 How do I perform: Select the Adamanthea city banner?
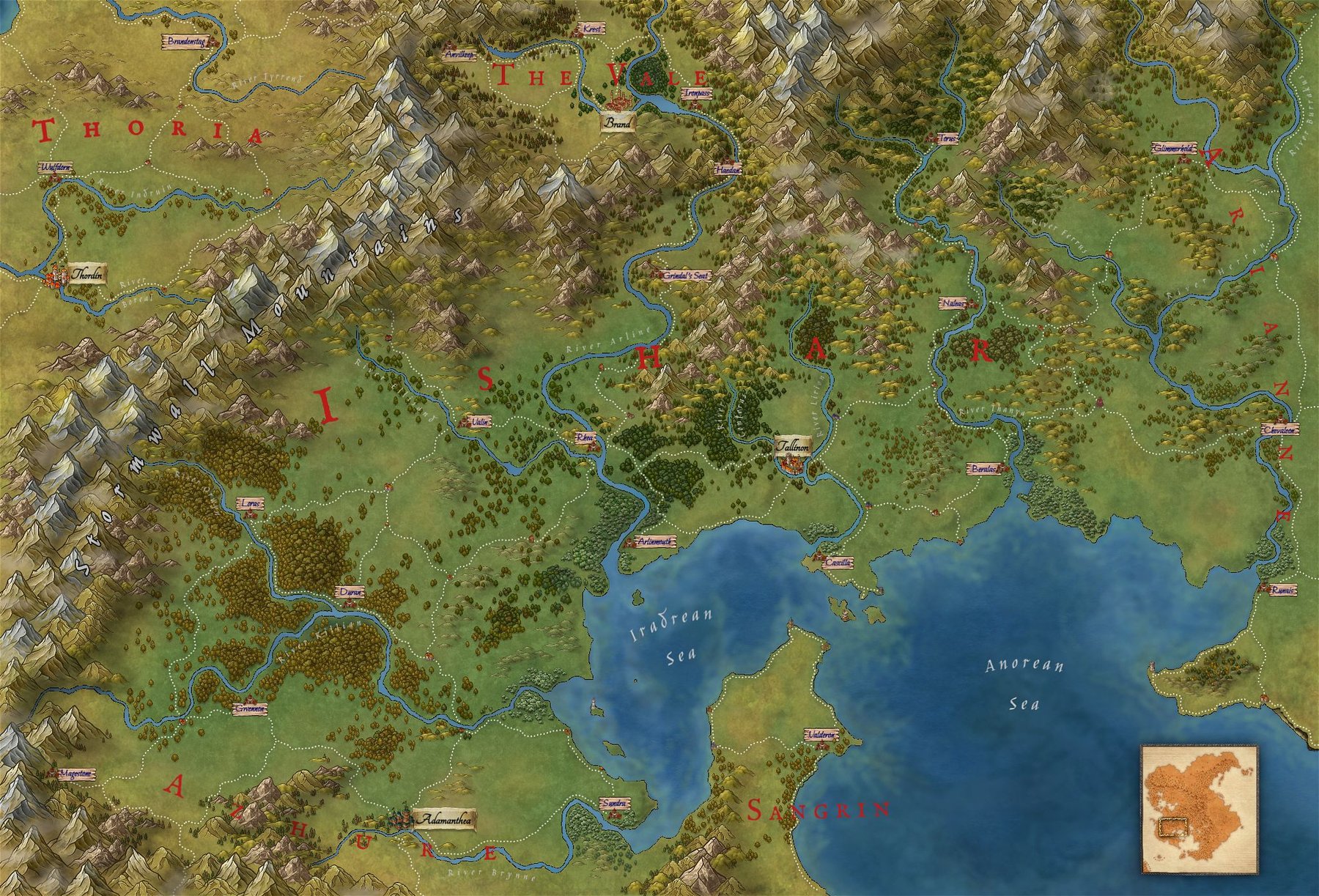(x=445, y=819)
